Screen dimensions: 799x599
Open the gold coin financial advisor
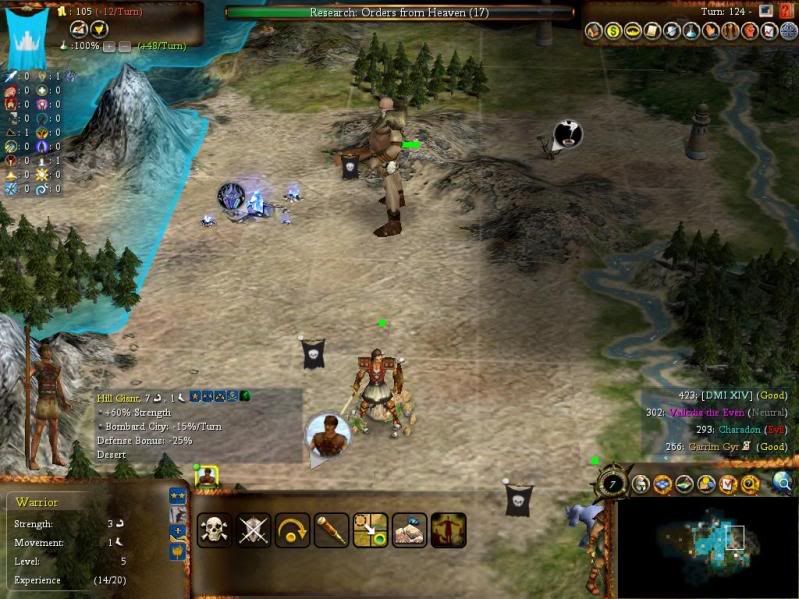click(x=612, y=32)
